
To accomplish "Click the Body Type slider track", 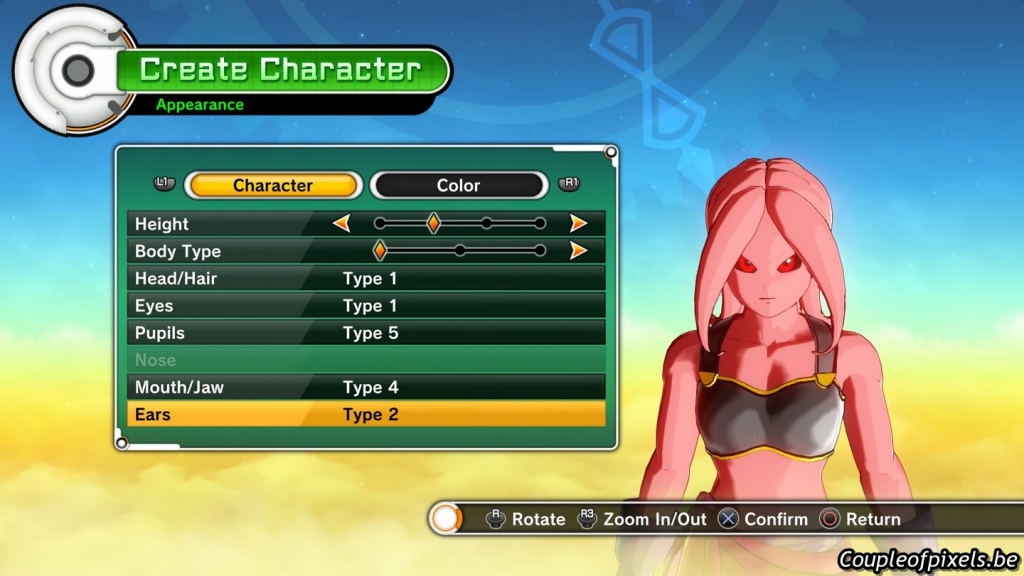I will [460, 251].
